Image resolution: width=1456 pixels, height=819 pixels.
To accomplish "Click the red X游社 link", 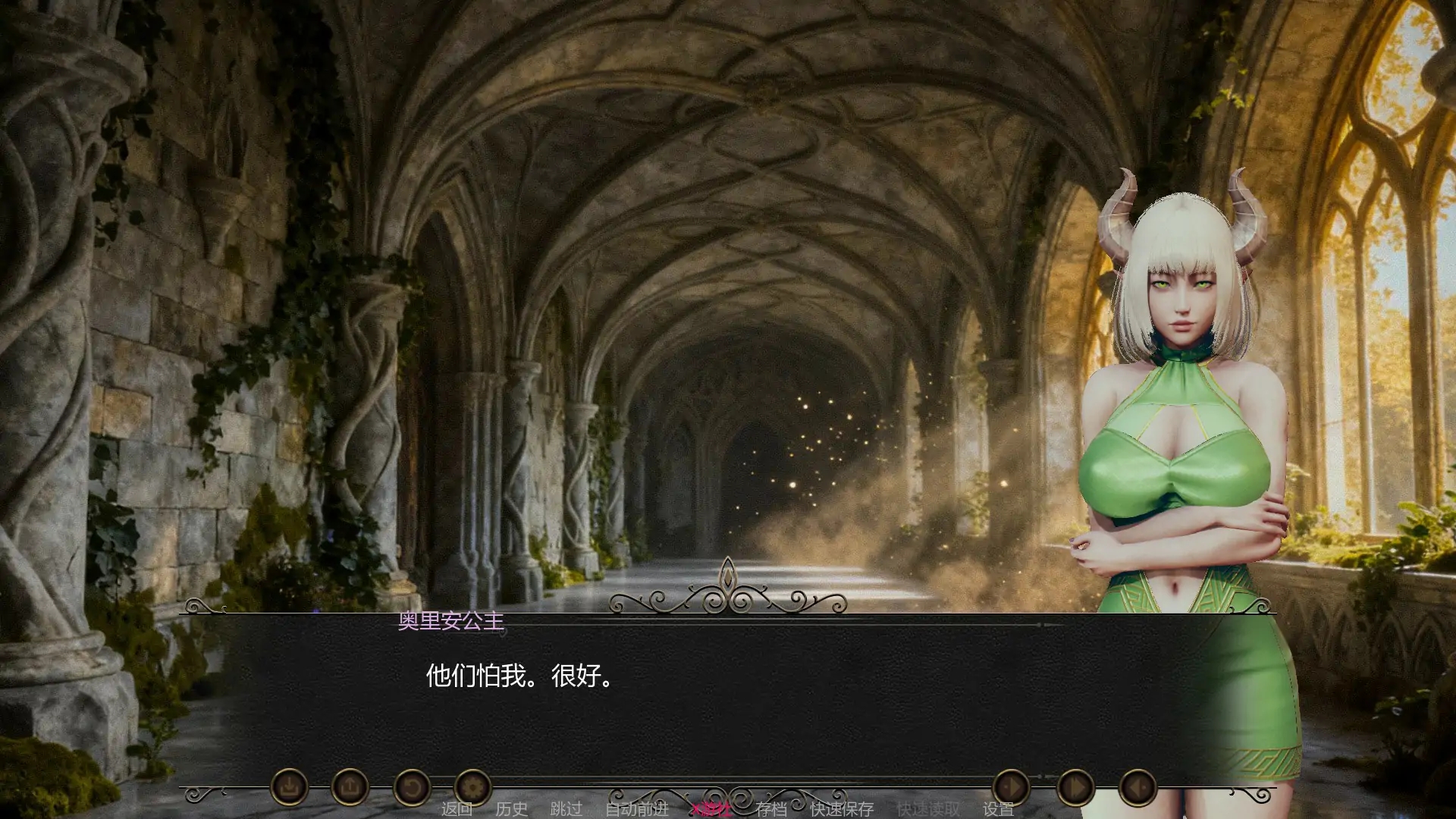I will pos(710,809).
